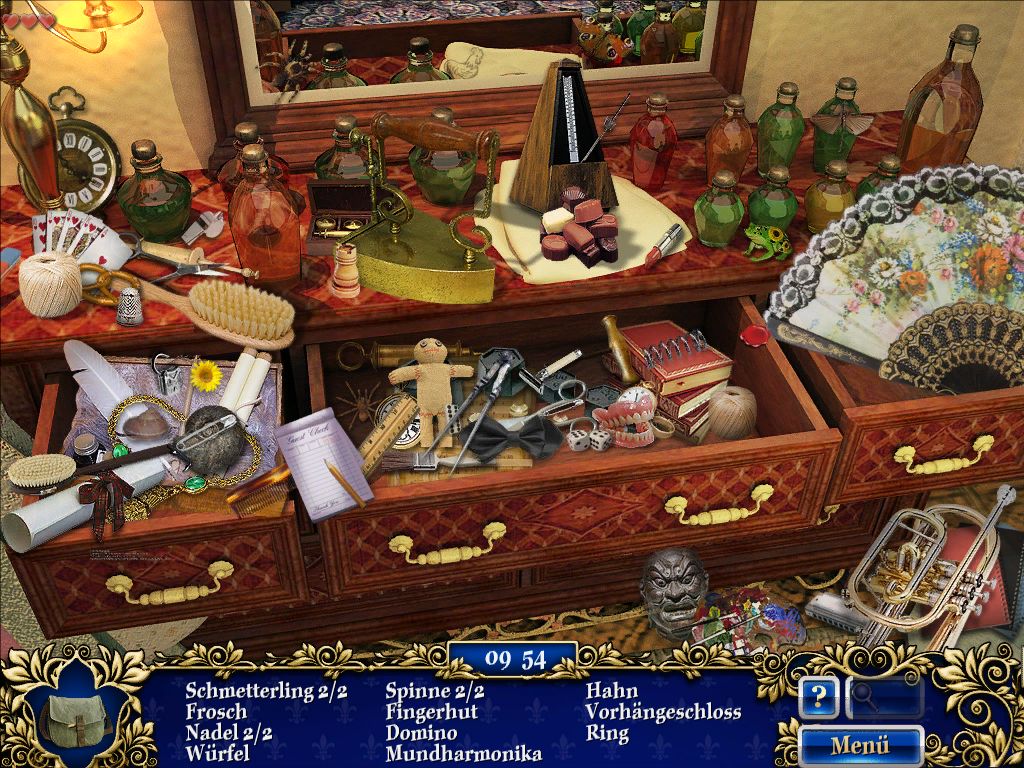This screenshot has height=768, width=1024.
Task: Click the 'Spinne 2/2' list entry
Action: [x=435, y=691]
